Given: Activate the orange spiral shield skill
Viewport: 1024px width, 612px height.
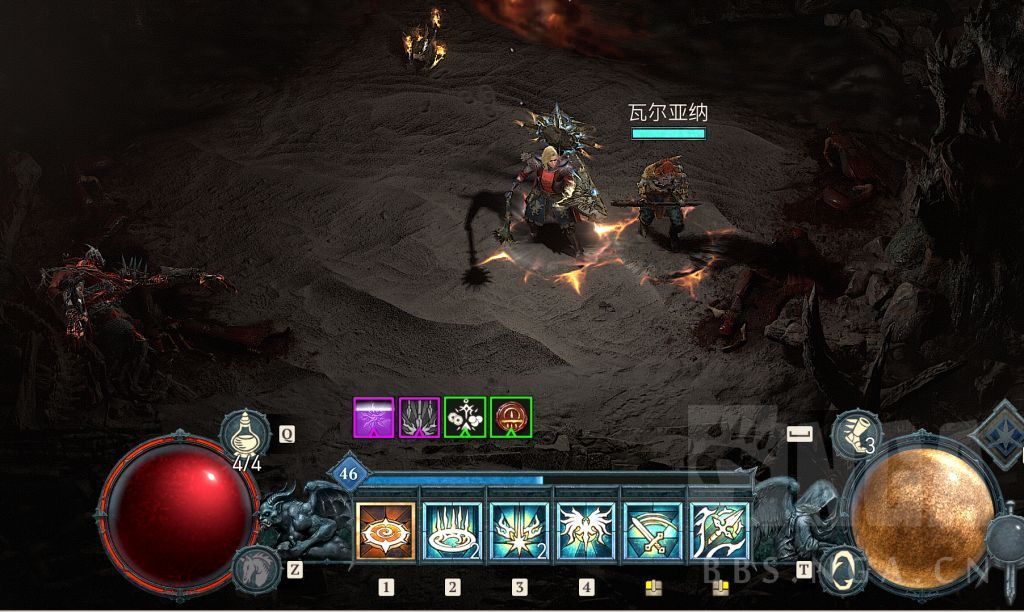Looking at the screenshot, I should [x=386, y=530].
